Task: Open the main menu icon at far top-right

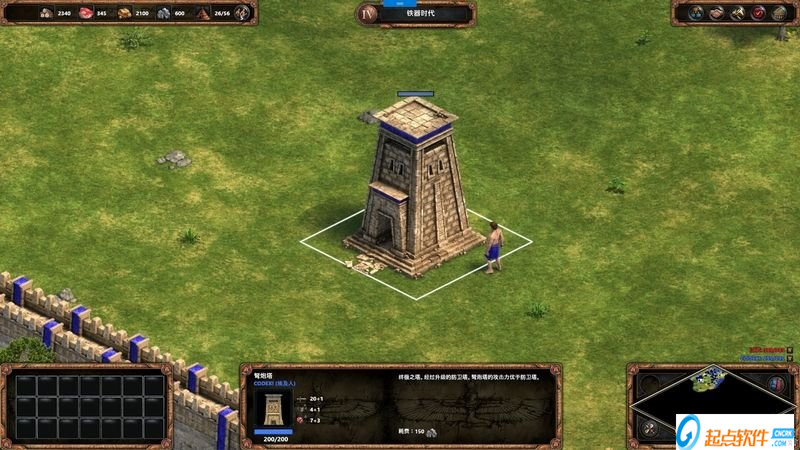Action: coord(779,13)
